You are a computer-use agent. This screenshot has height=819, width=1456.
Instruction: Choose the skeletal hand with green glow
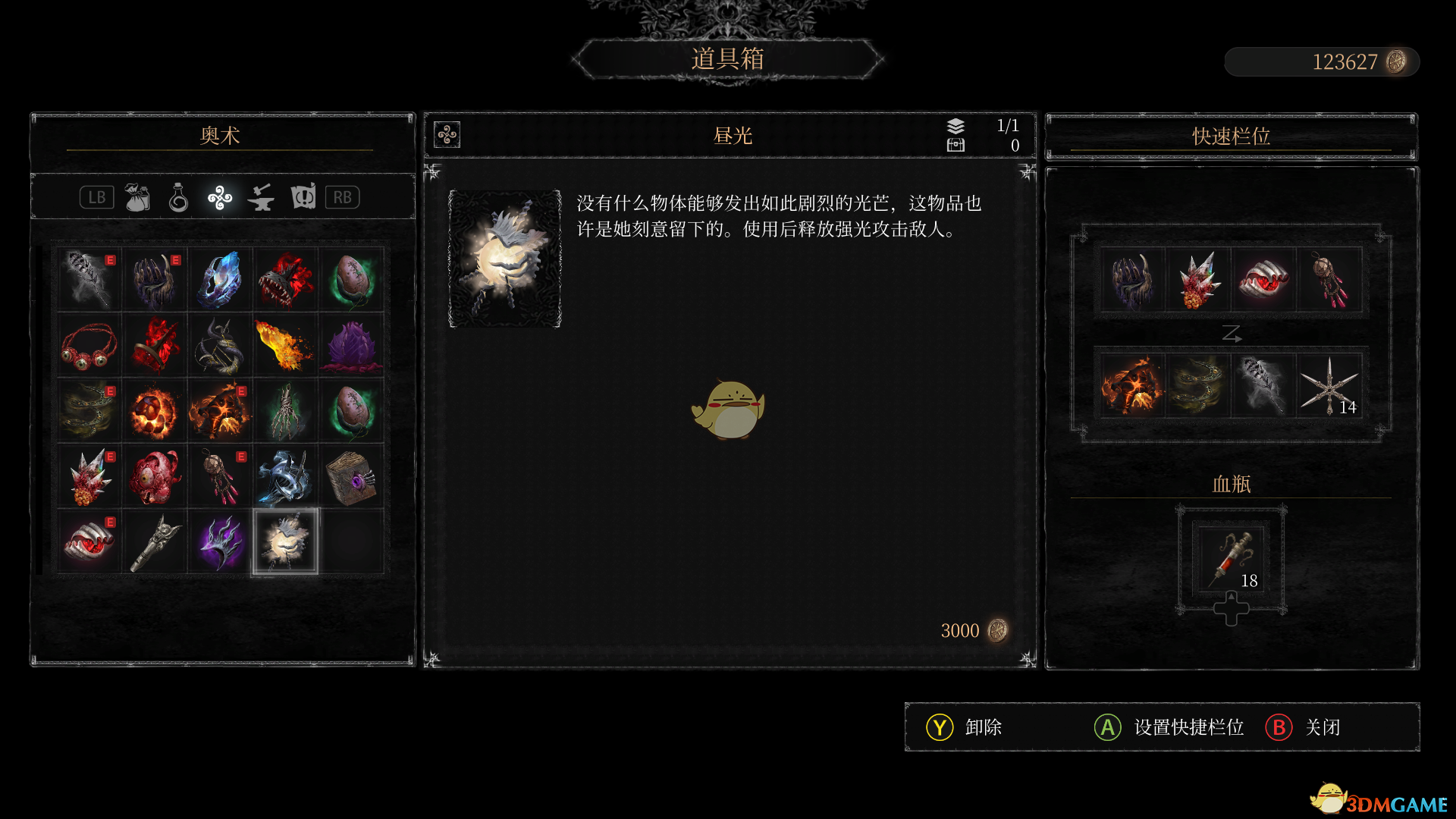pyautogui.click(x=285, y=411)
